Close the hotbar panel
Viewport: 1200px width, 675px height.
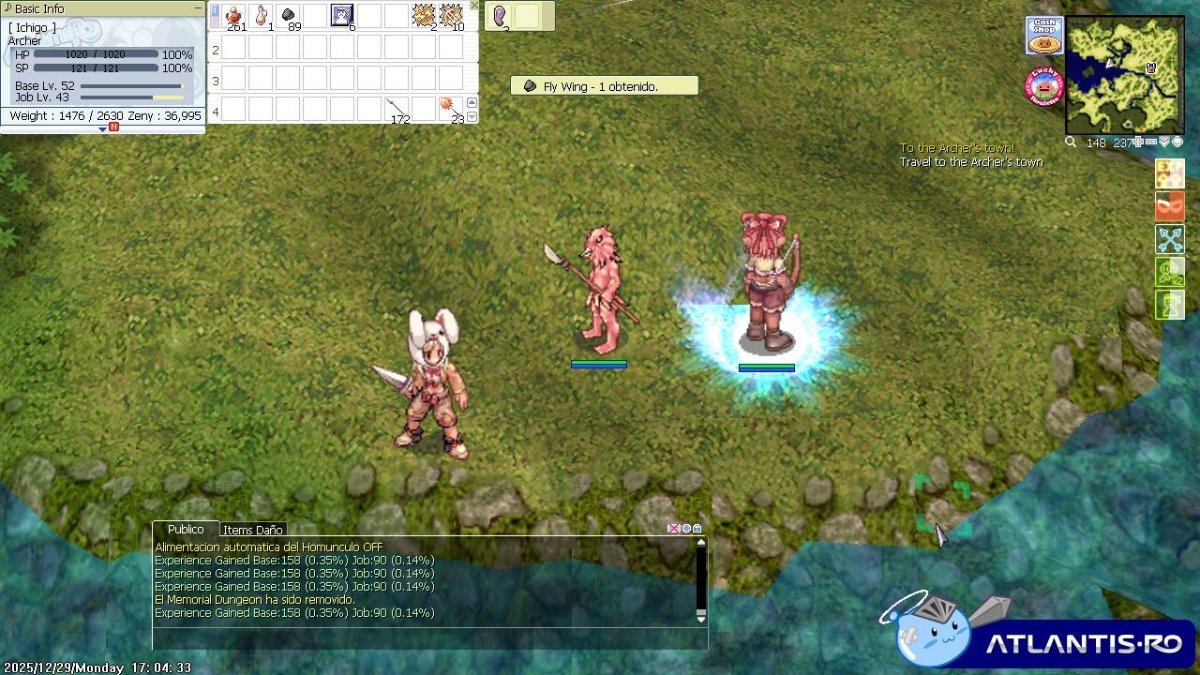tap(474, 5)
